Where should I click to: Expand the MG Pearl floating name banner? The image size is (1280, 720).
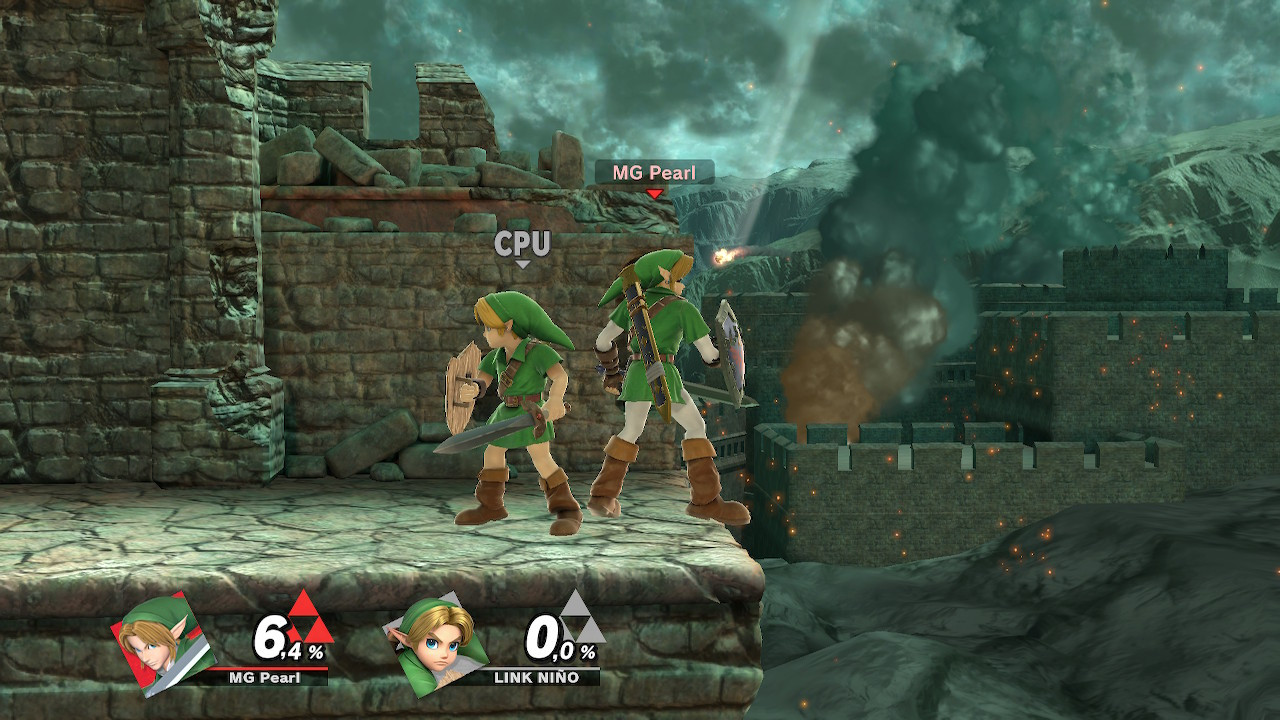click(x=655, y=170)
